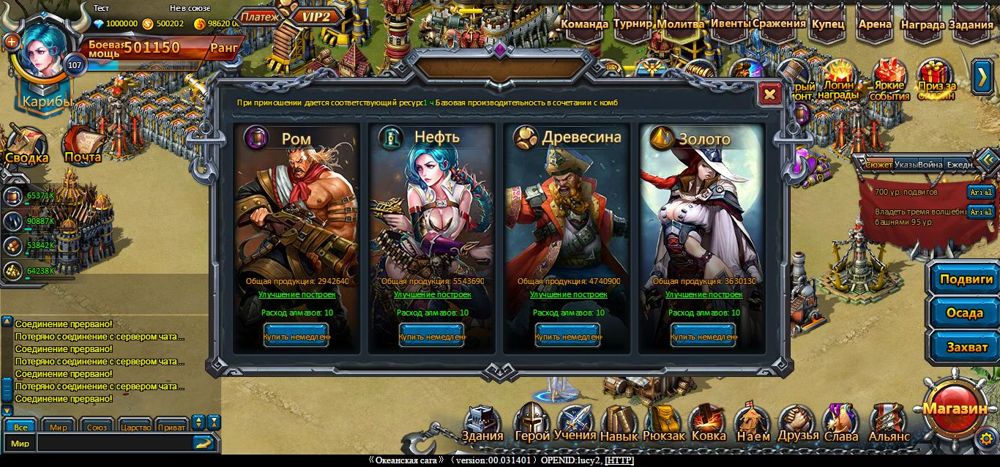Click the Подвиги button
1000x467 pixels.
tap(963, 279)
